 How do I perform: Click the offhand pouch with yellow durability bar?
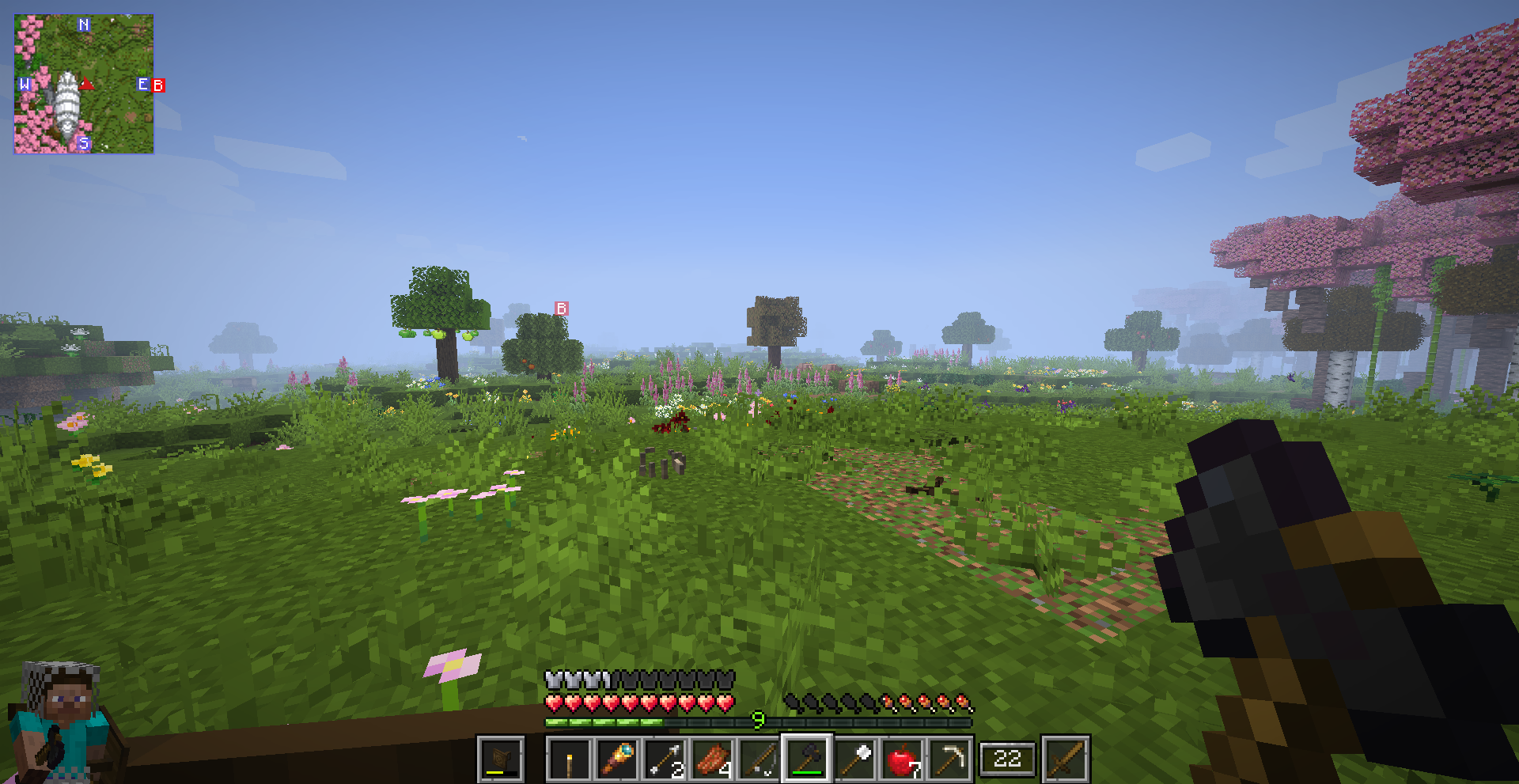pyautogui.click(x=501, y=758)
